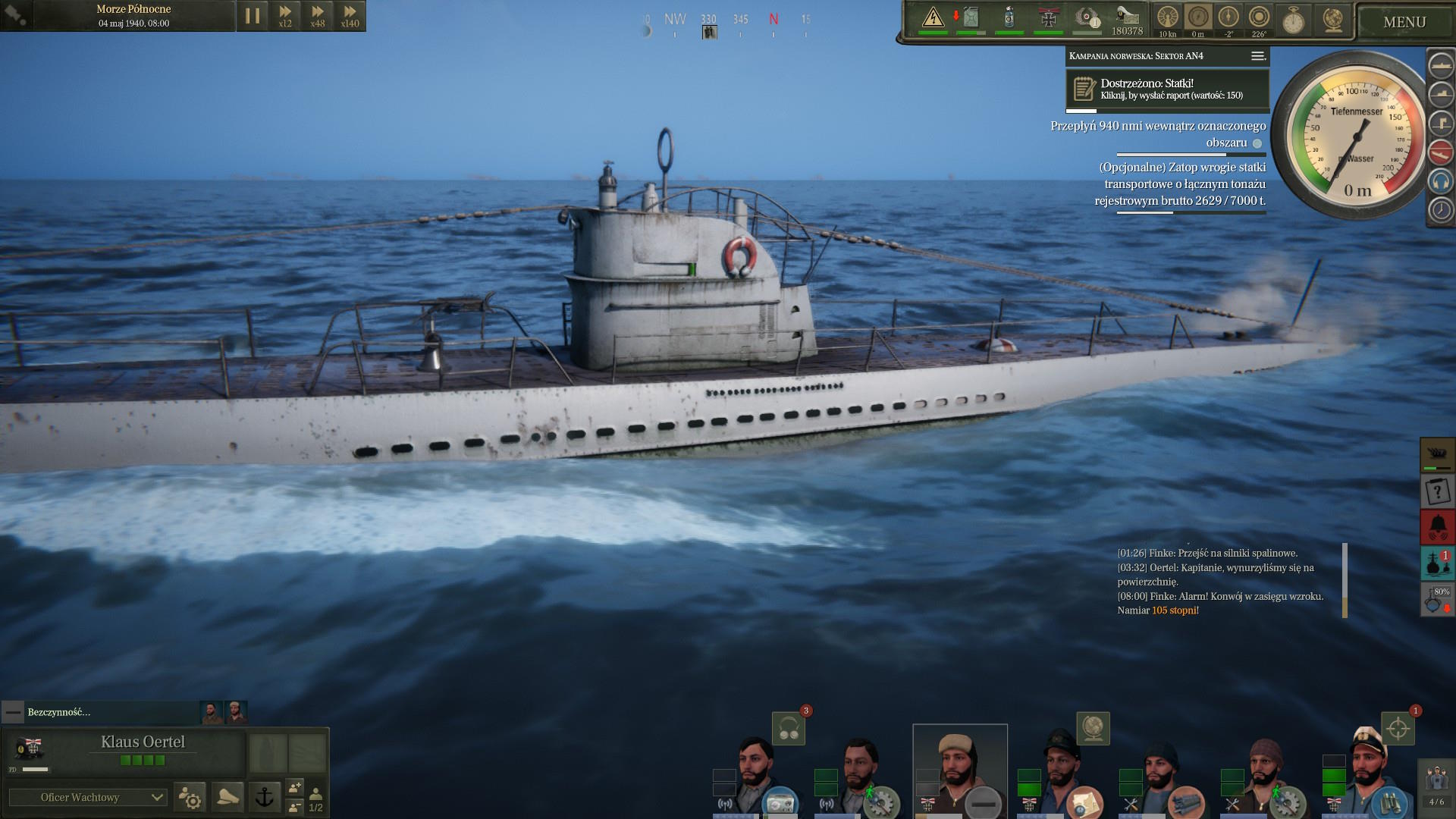Open the MENU button
The width and height of the screenshot is (1456, 819).
tap(1404, 22)
